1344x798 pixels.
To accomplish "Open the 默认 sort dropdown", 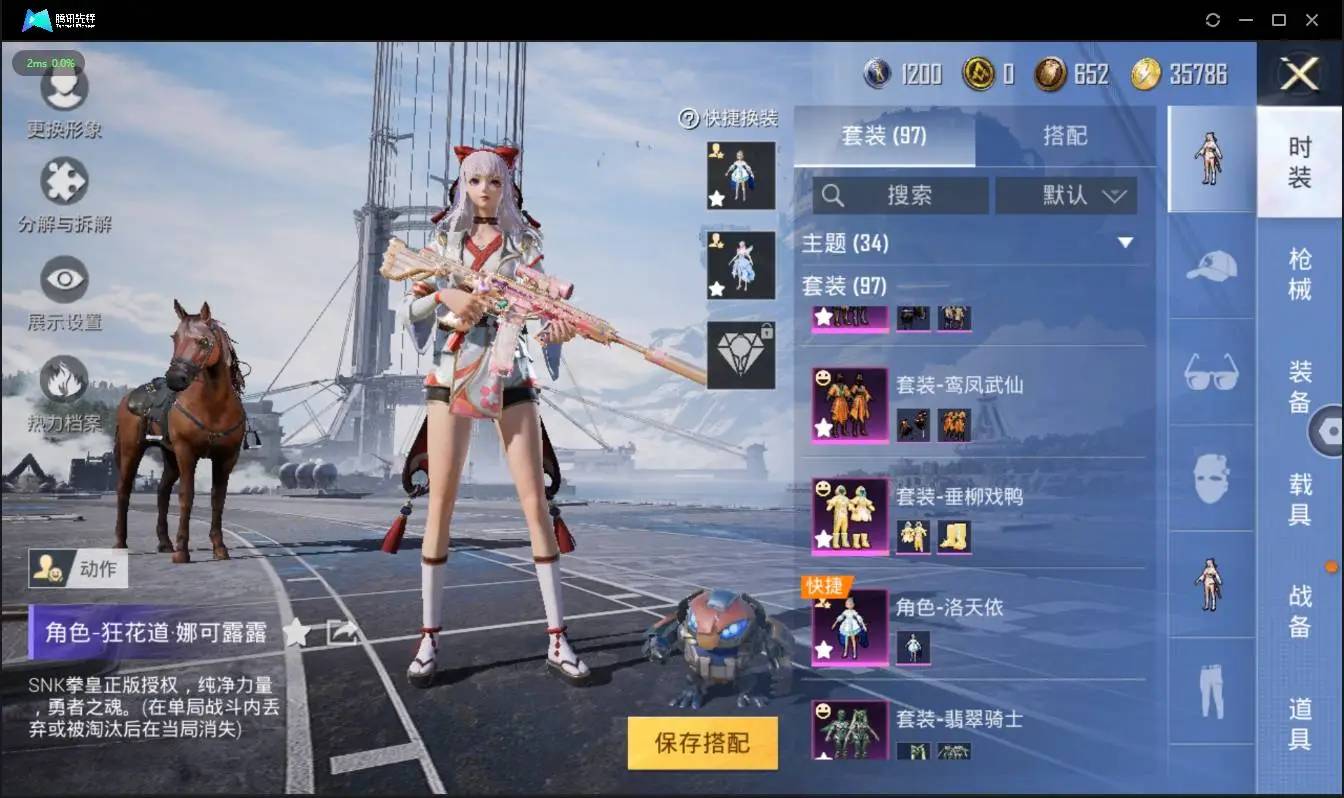I will (1065, 195).
